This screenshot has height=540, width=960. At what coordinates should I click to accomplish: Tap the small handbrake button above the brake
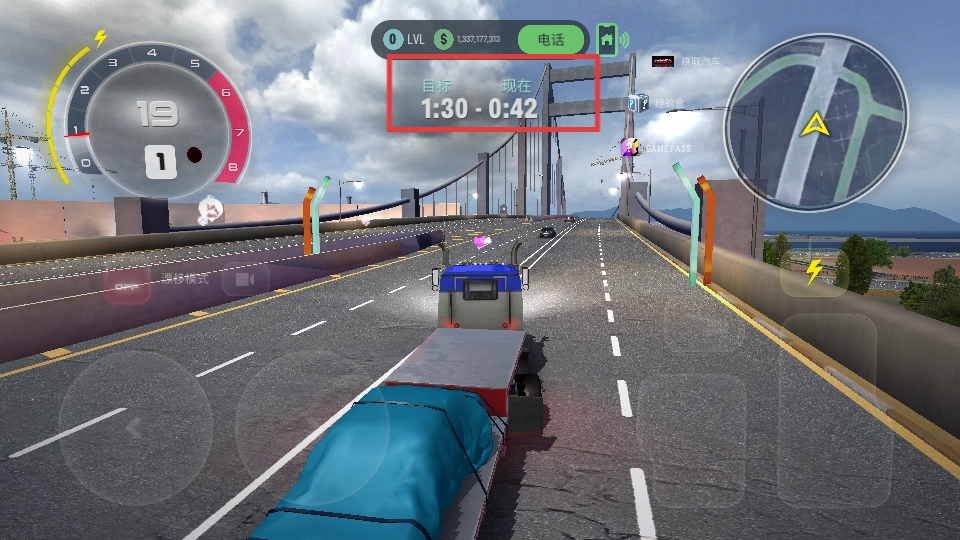[703, 325]
